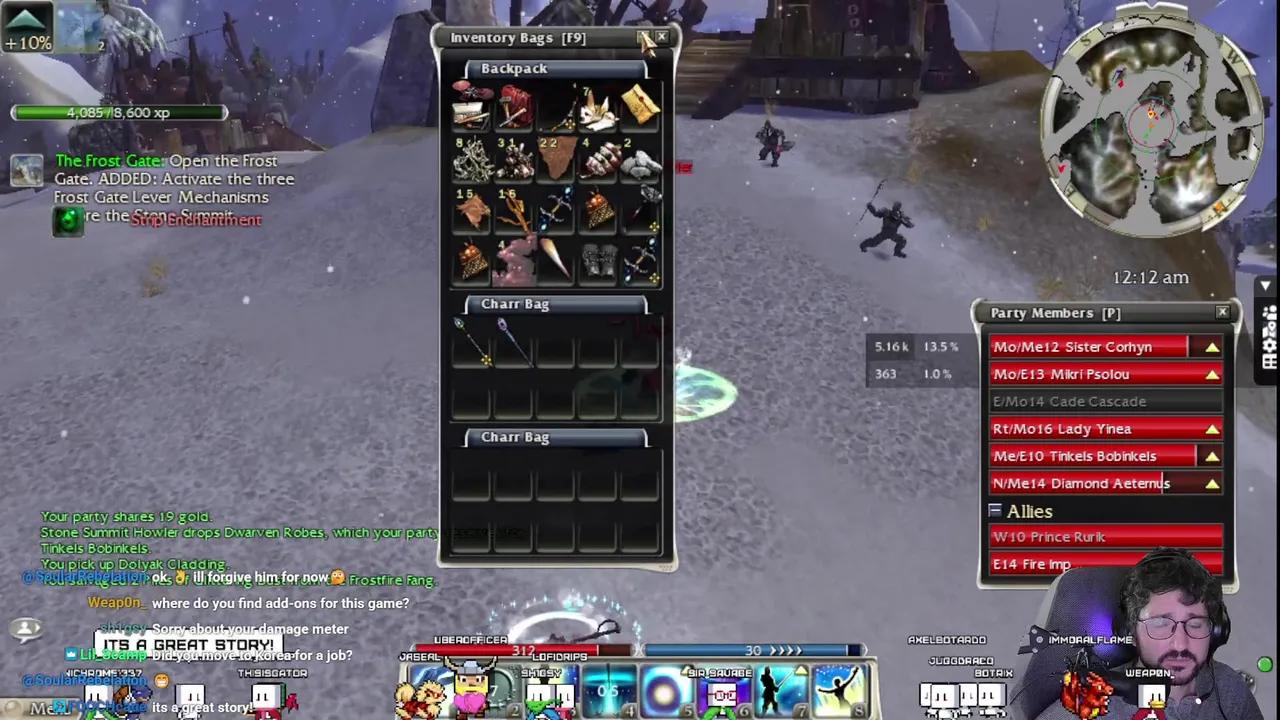1280x720 pixels.
Task: Toggle the arrow next to Diamond Aeternus
Action: tap(1211, 483)
